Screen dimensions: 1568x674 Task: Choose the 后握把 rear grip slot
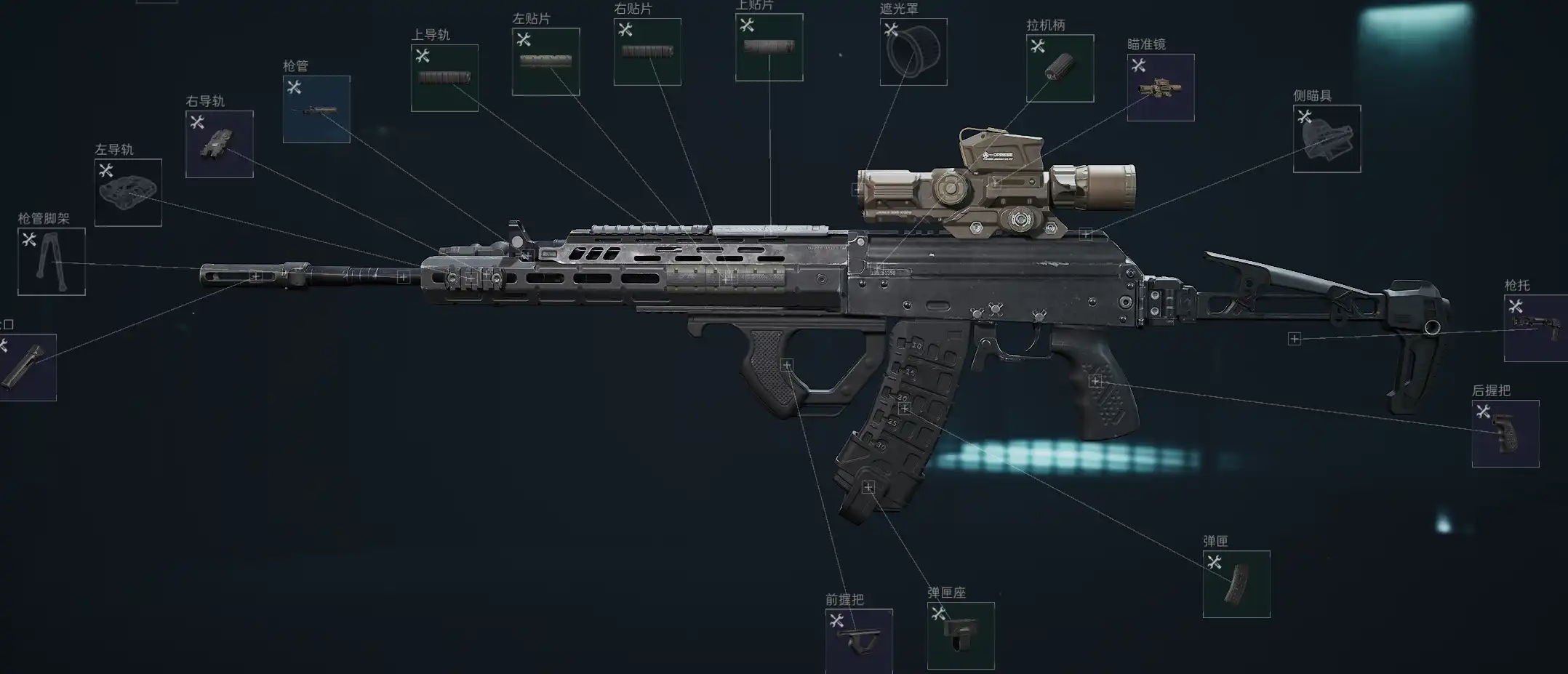1505,433
